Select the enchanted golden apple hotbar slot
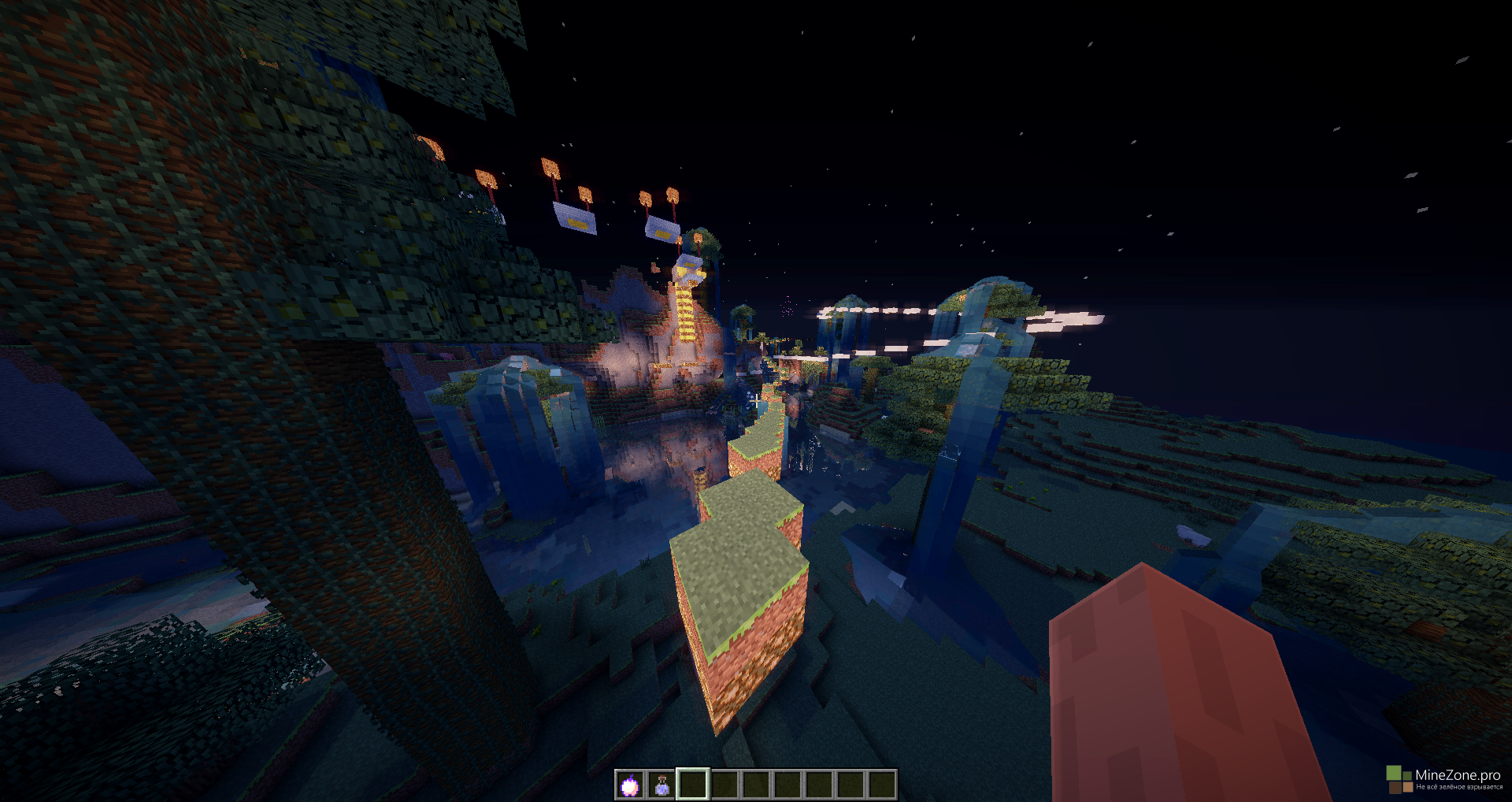The height and width of the screenshot is (802, 1512). click(x=630, y=785)
